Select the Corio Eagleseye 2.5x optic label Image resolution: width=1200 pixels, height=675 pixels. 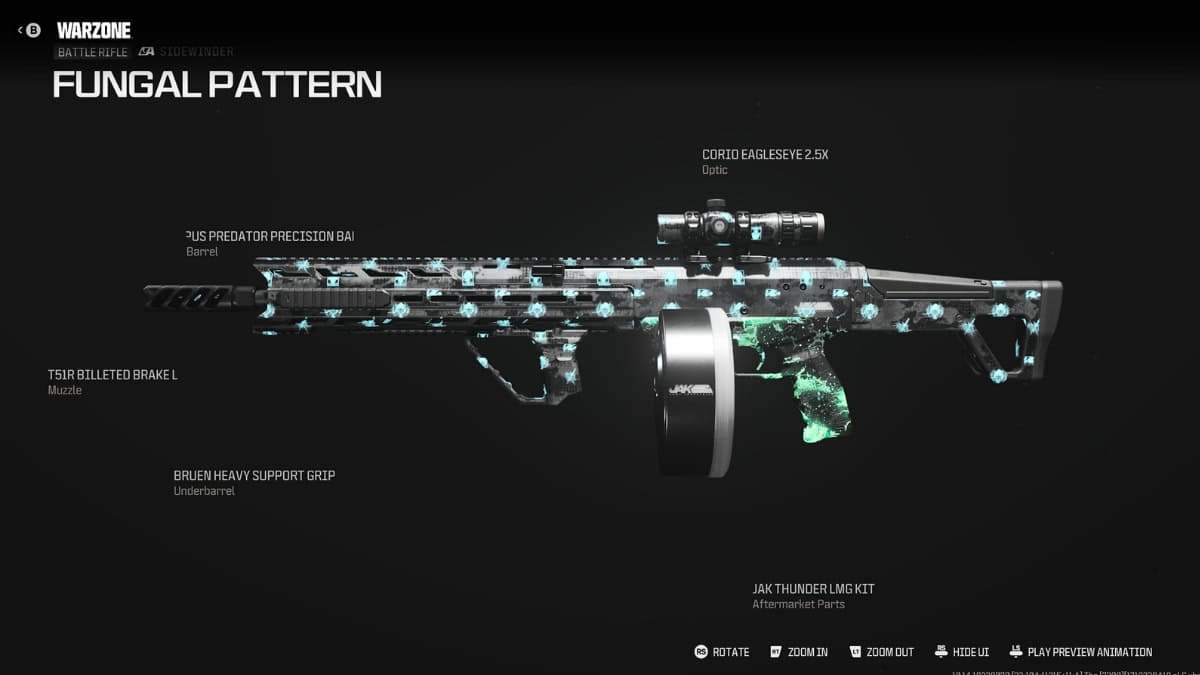coord(765,155)
